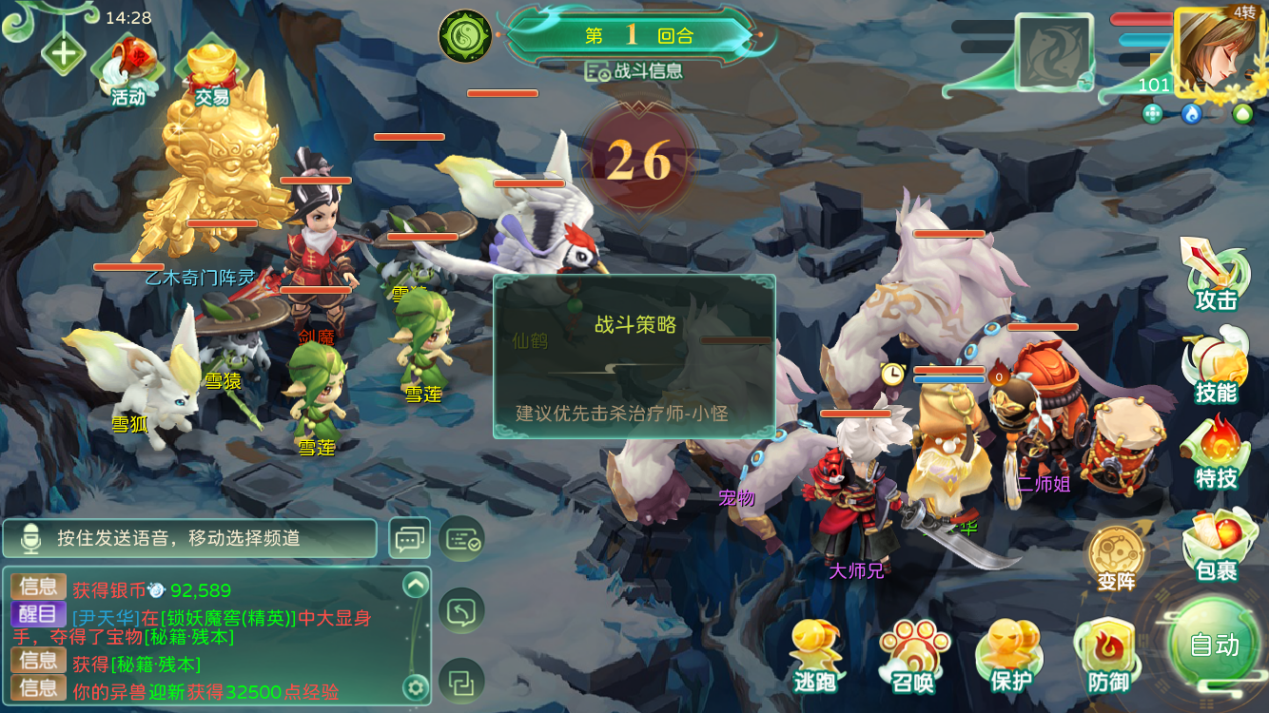
Task: Open chat settings gear icon
Action: click(x=415, y=687)
